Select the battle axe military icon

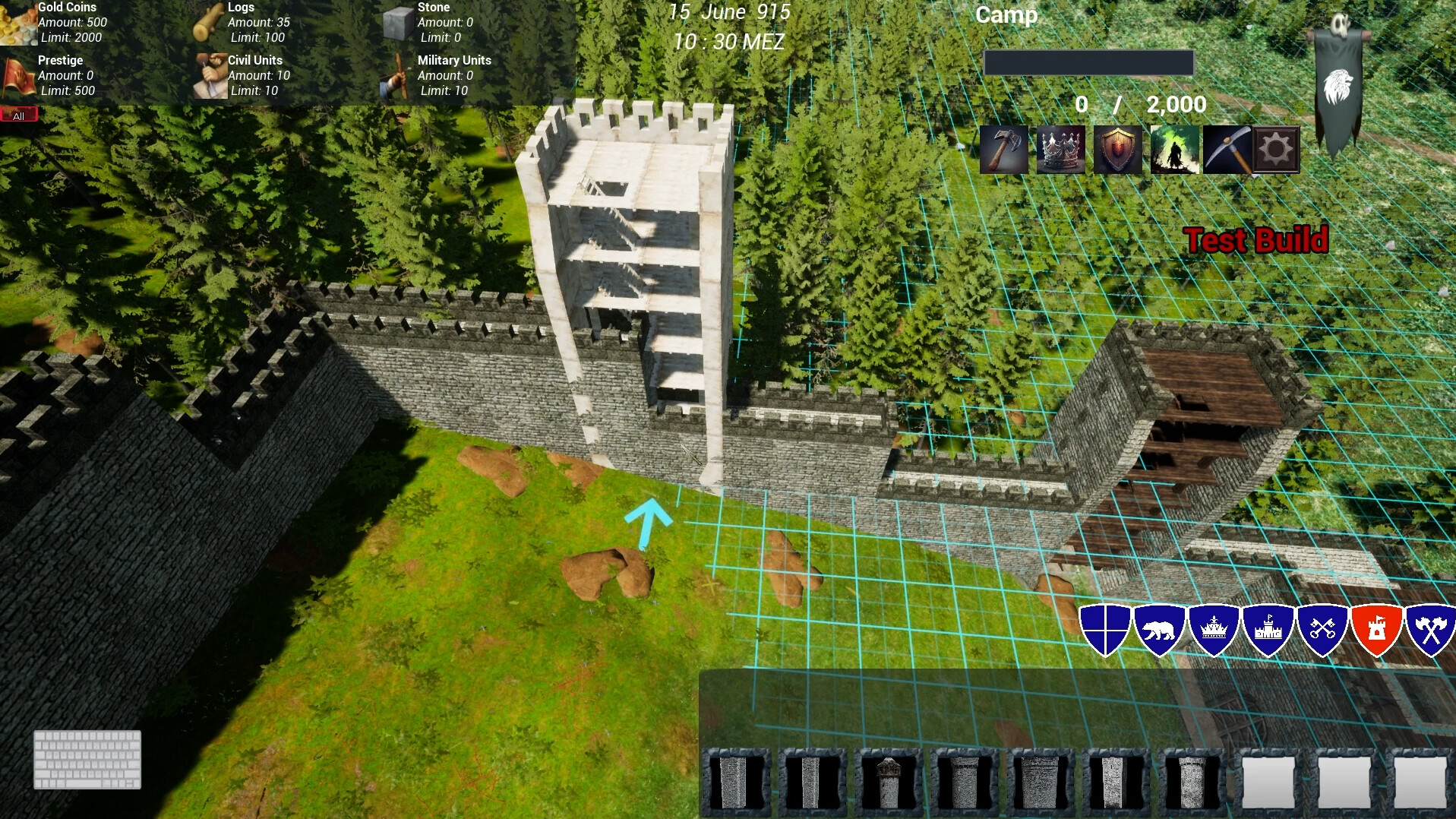click(1005, 149)
